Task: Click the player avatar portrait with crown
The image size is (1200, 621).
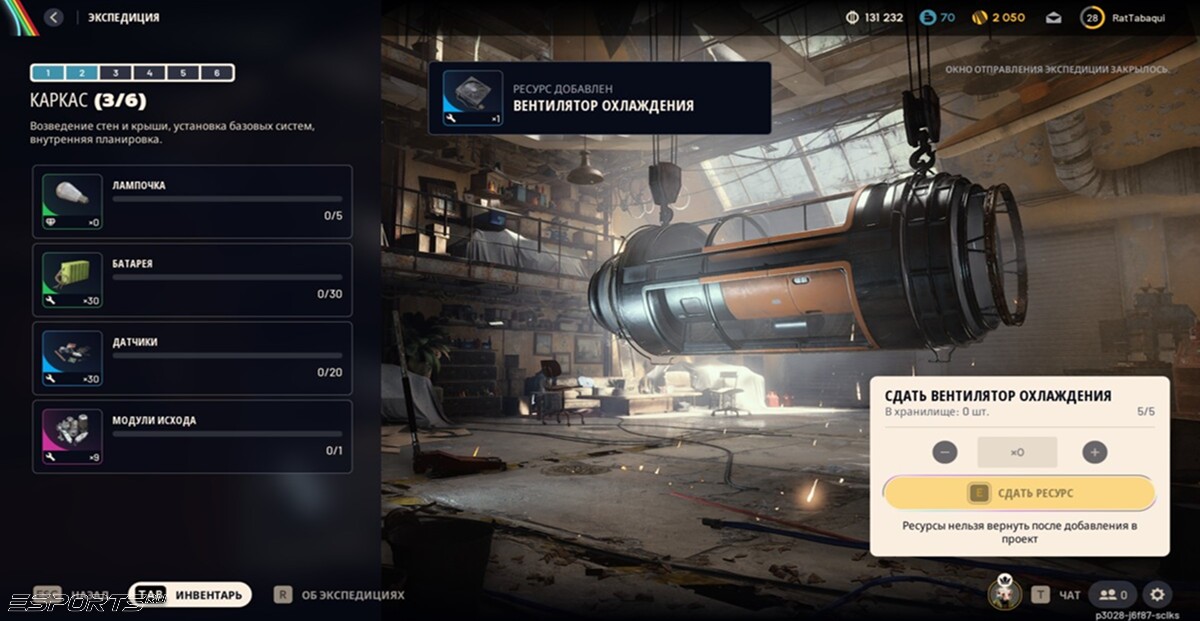Action: point(1004,594)
